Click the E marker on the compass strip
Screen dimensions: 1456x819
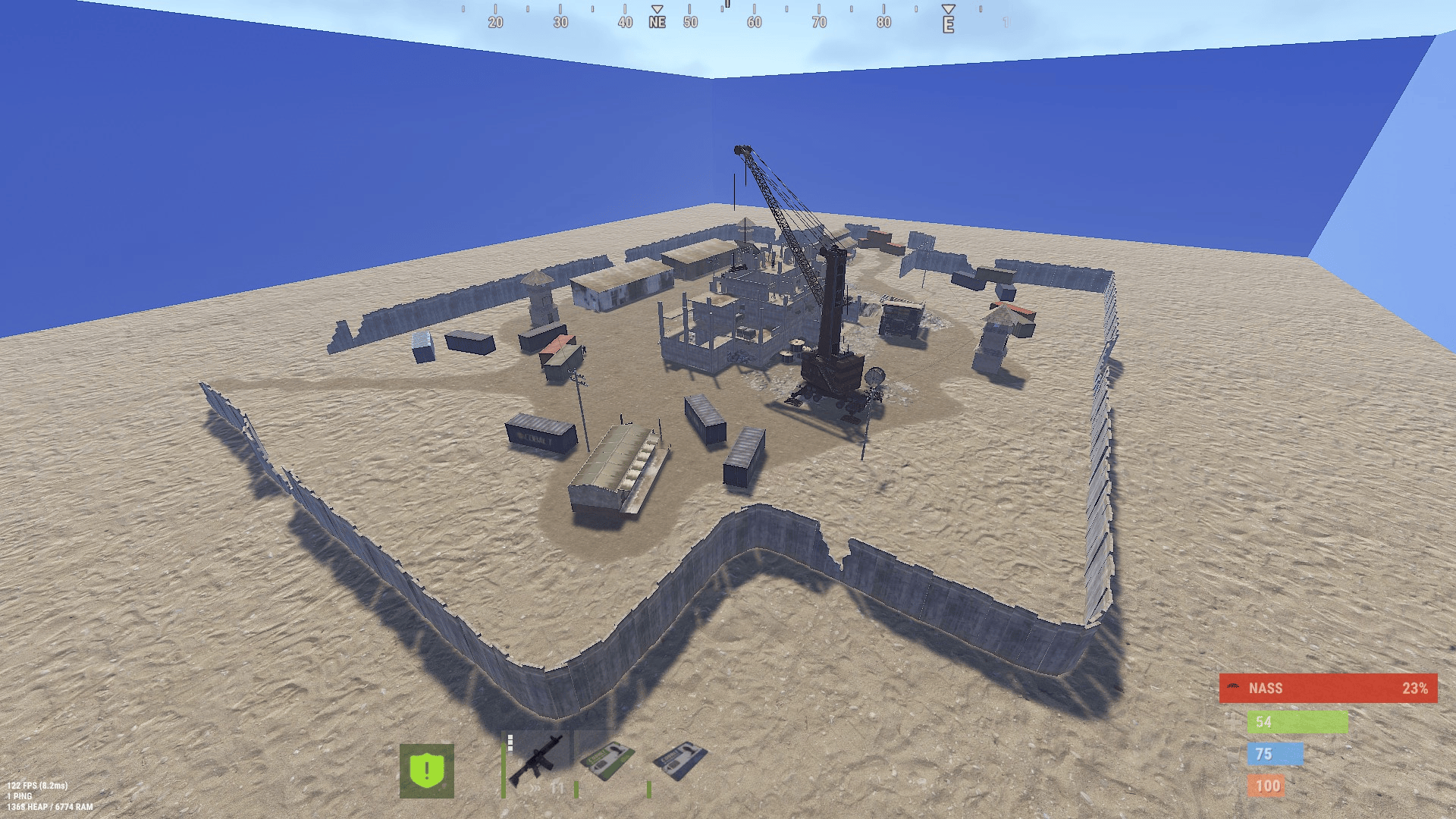(x=945, y=22)
